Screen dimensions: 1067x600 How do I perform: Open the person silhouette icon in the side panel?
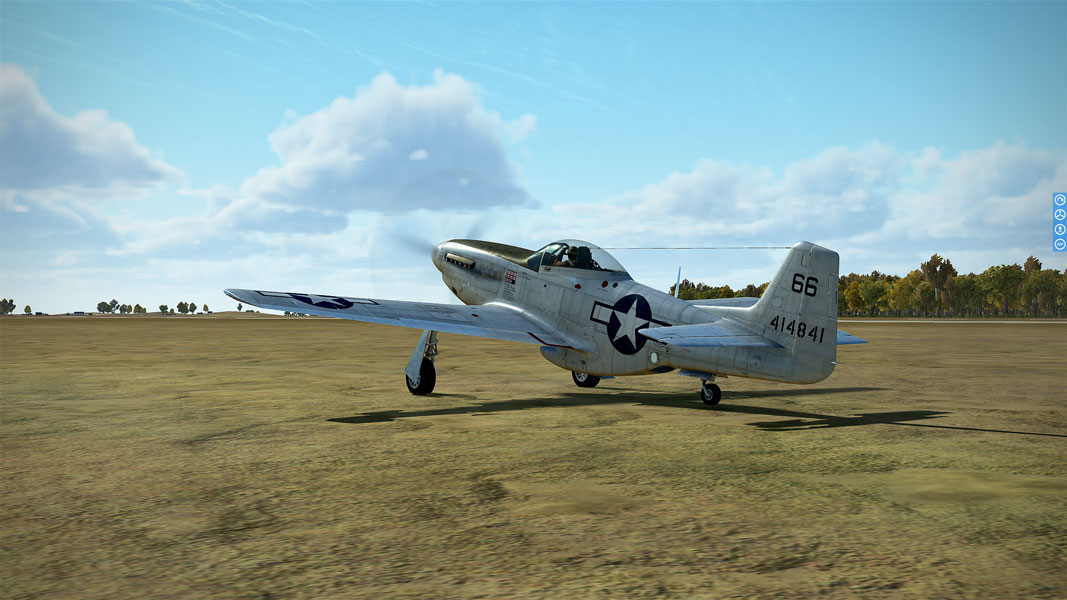(1059, 229)
